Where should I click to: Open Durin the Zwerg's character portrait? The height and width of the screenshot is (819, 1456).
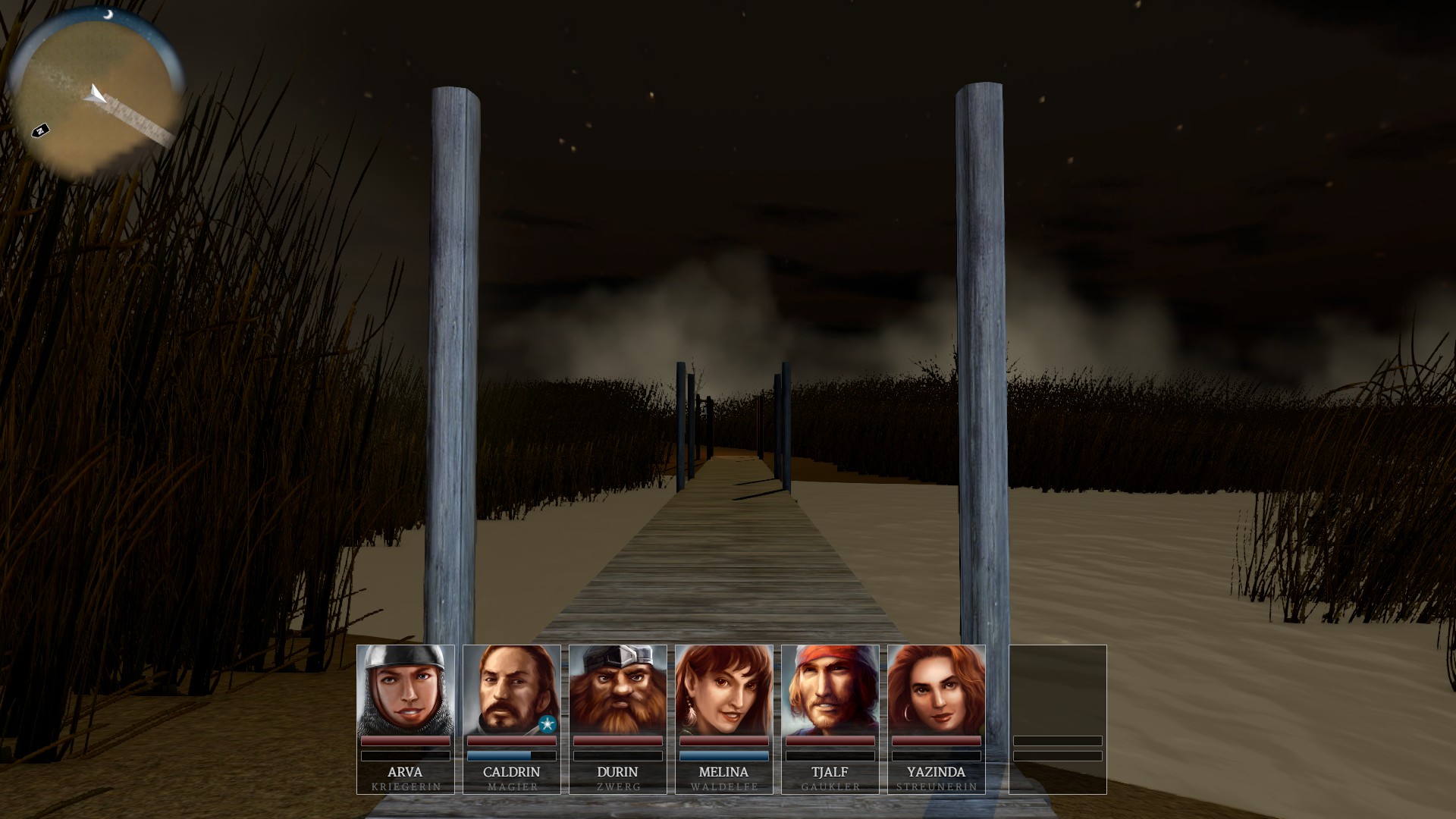tap(618, 690)
